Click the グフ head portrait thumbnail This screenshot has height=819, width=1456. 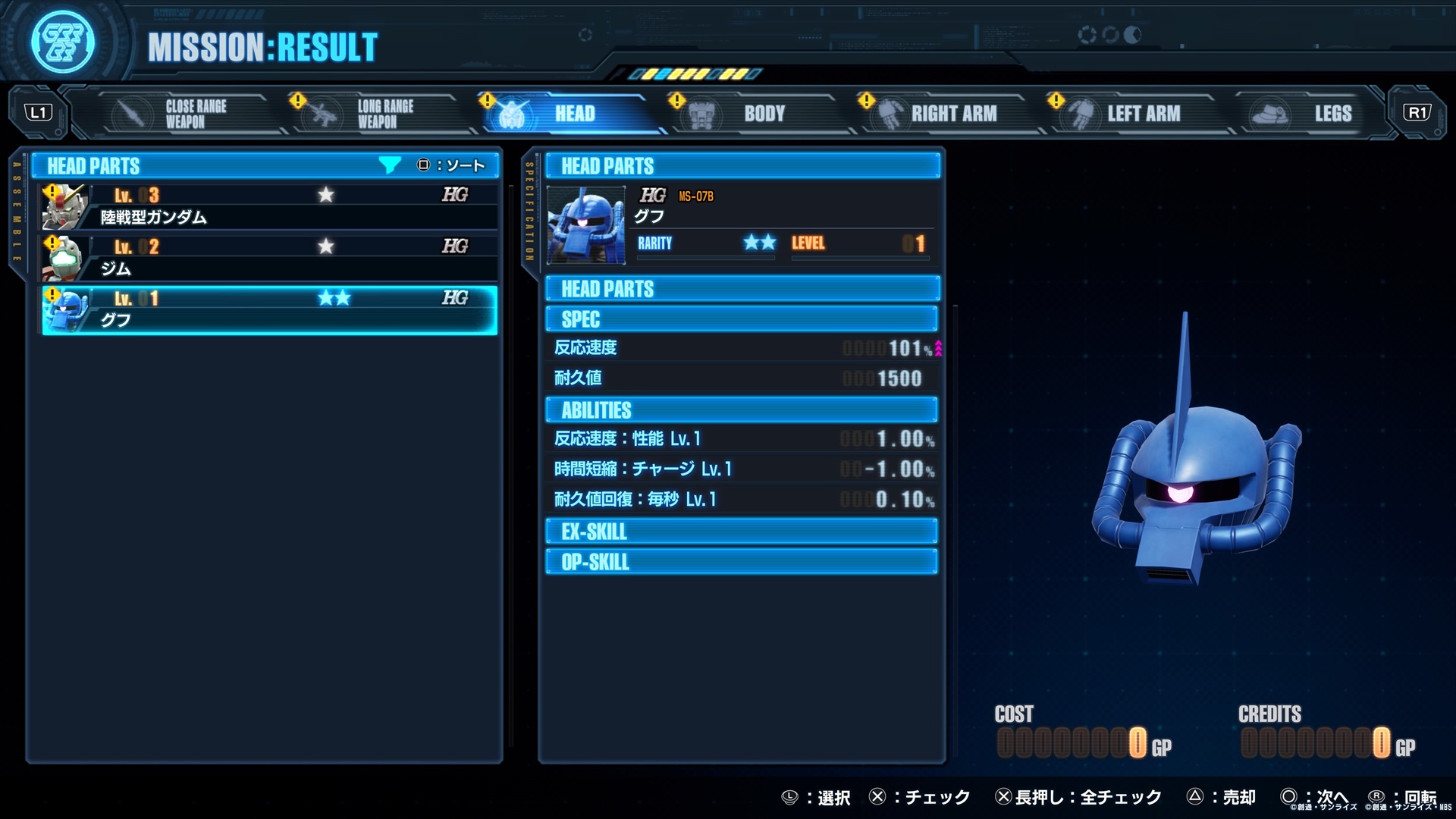pos(586,225)
